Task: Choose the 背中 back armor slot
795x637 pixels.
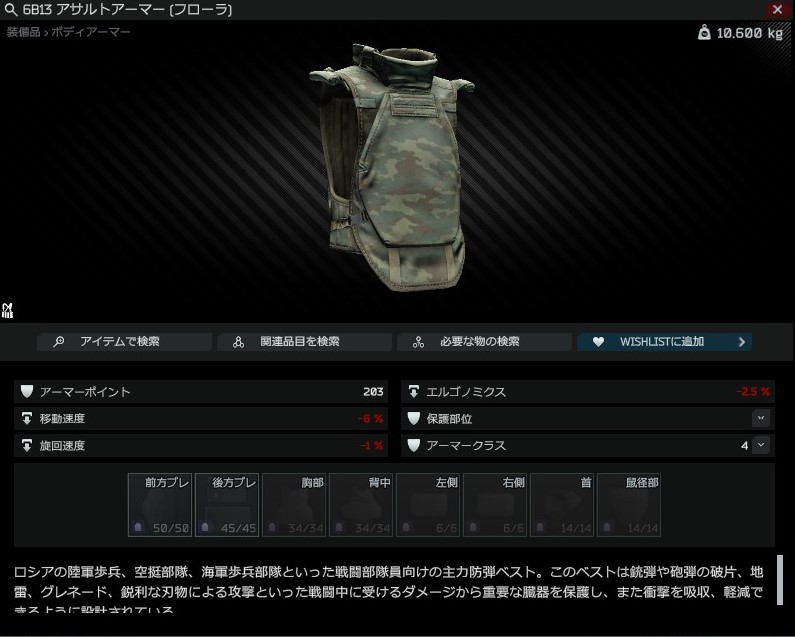Action: 361,505
